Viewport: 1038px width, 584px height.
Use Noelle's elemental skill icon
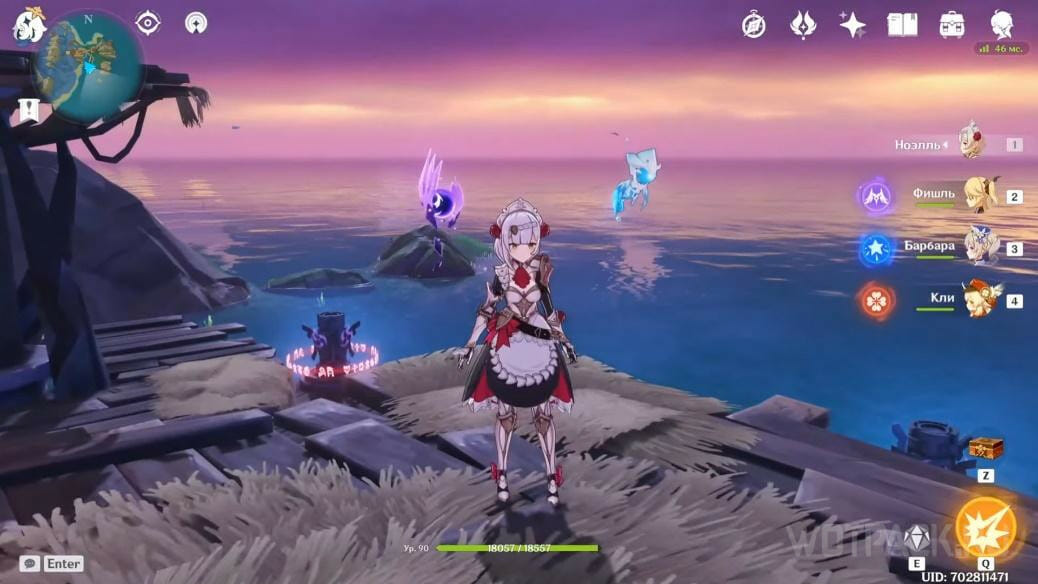[x=916, y=539]
